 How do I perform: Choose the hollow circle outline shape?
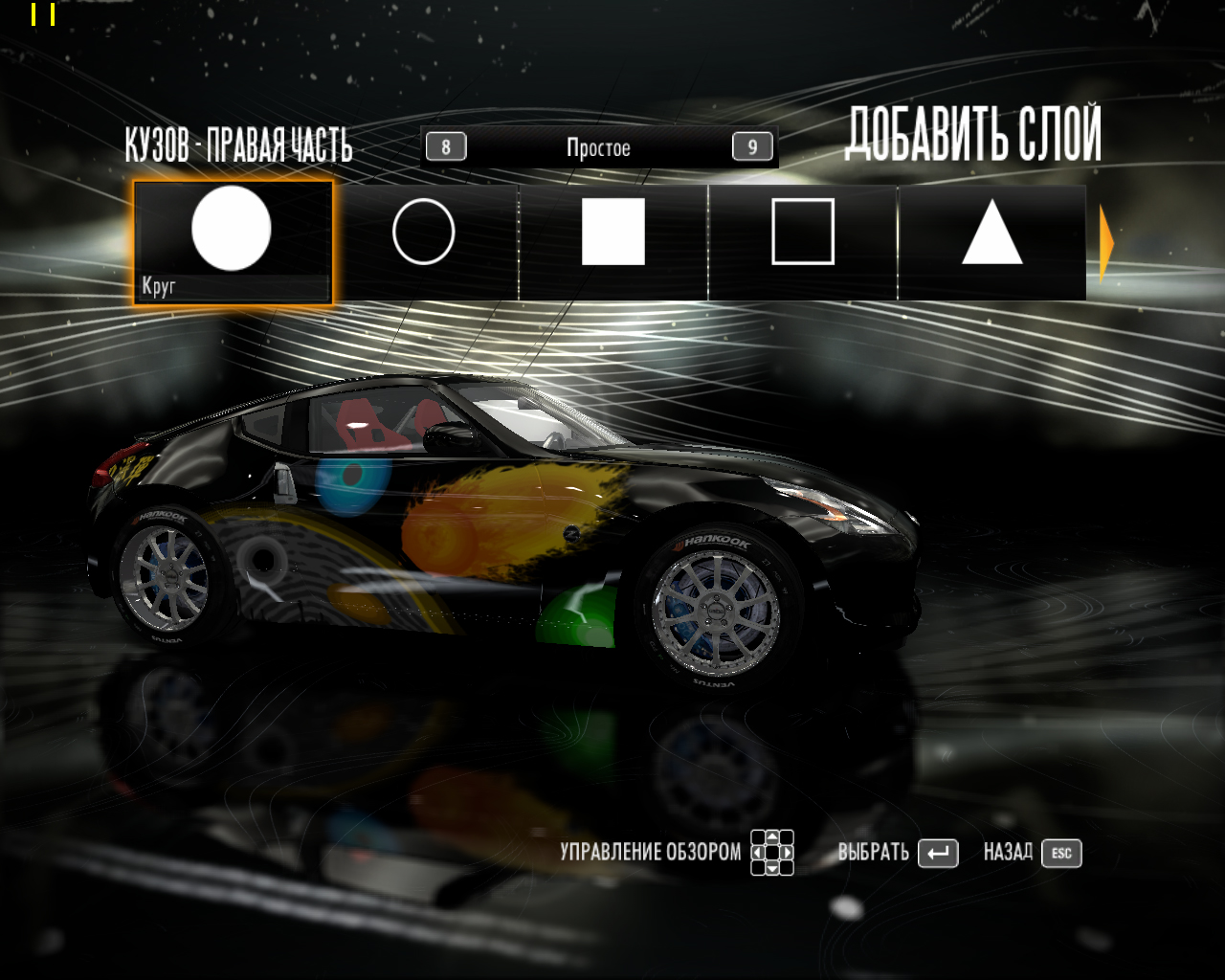[423, 232]
